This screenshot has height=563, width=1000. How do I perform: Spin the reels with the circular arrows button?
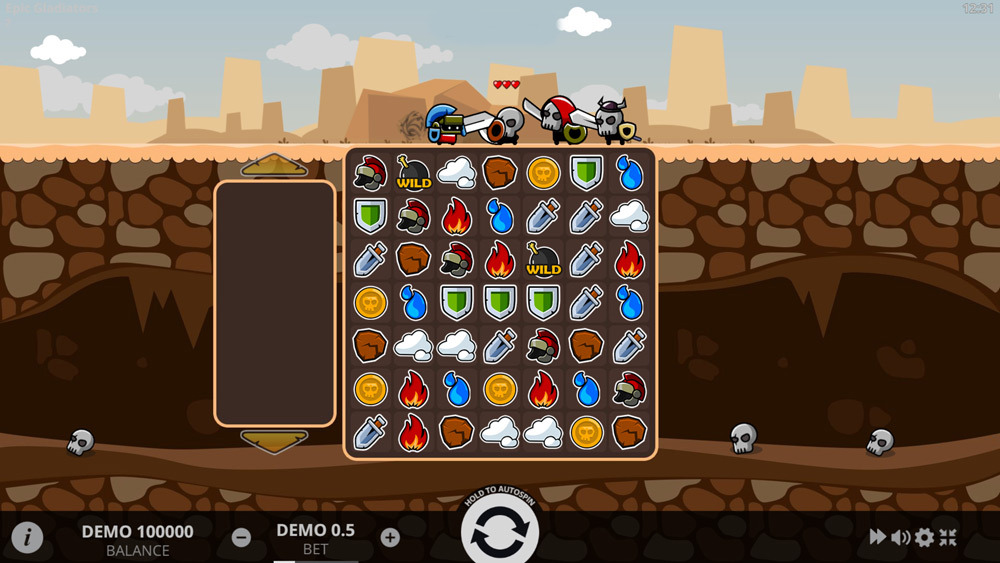point(499,534)
